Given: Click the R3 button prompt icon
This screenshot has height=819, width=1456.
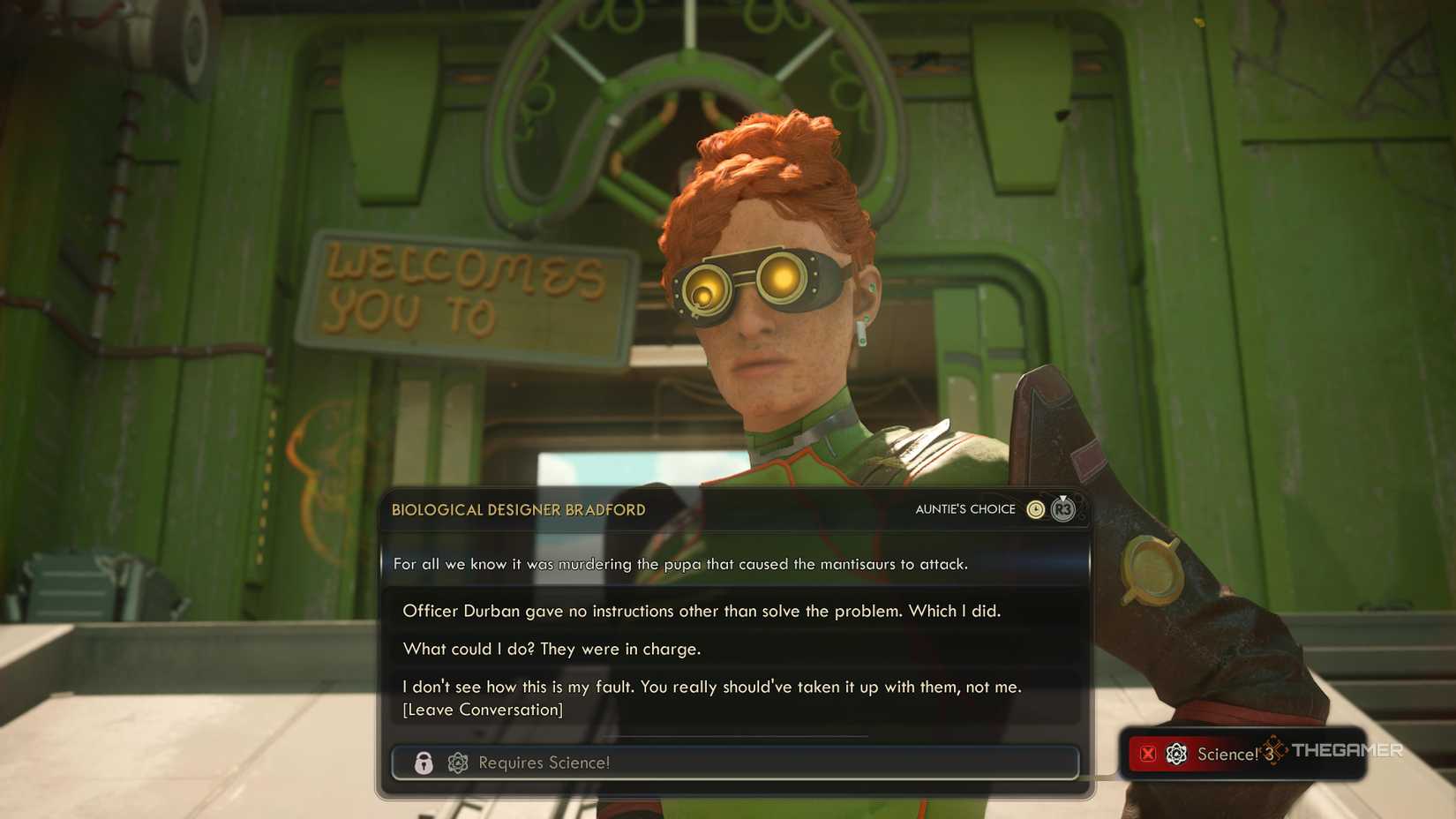Looking at the screenshot, I should [x=1062, y=510].
